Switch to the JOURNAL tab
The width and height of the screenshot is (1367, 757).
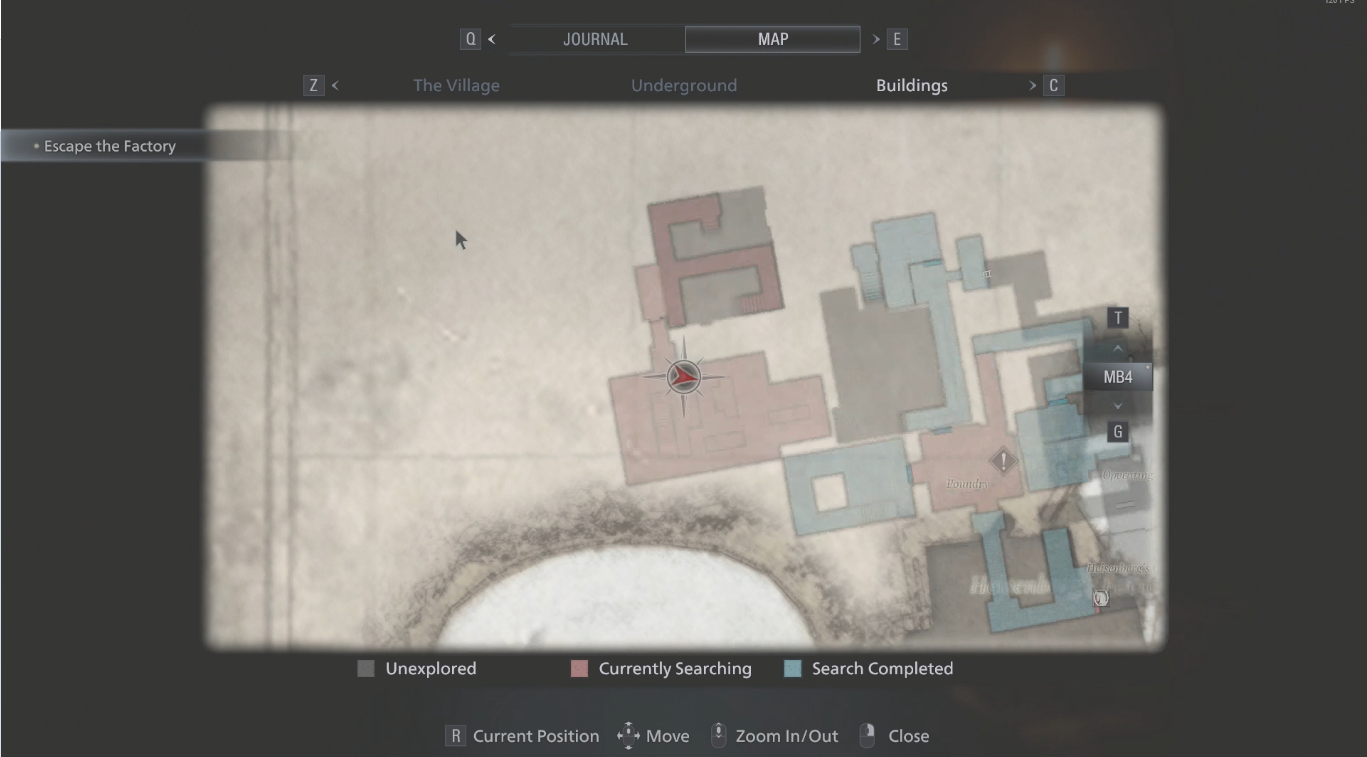pyautogui.click(x=596, y=39)
